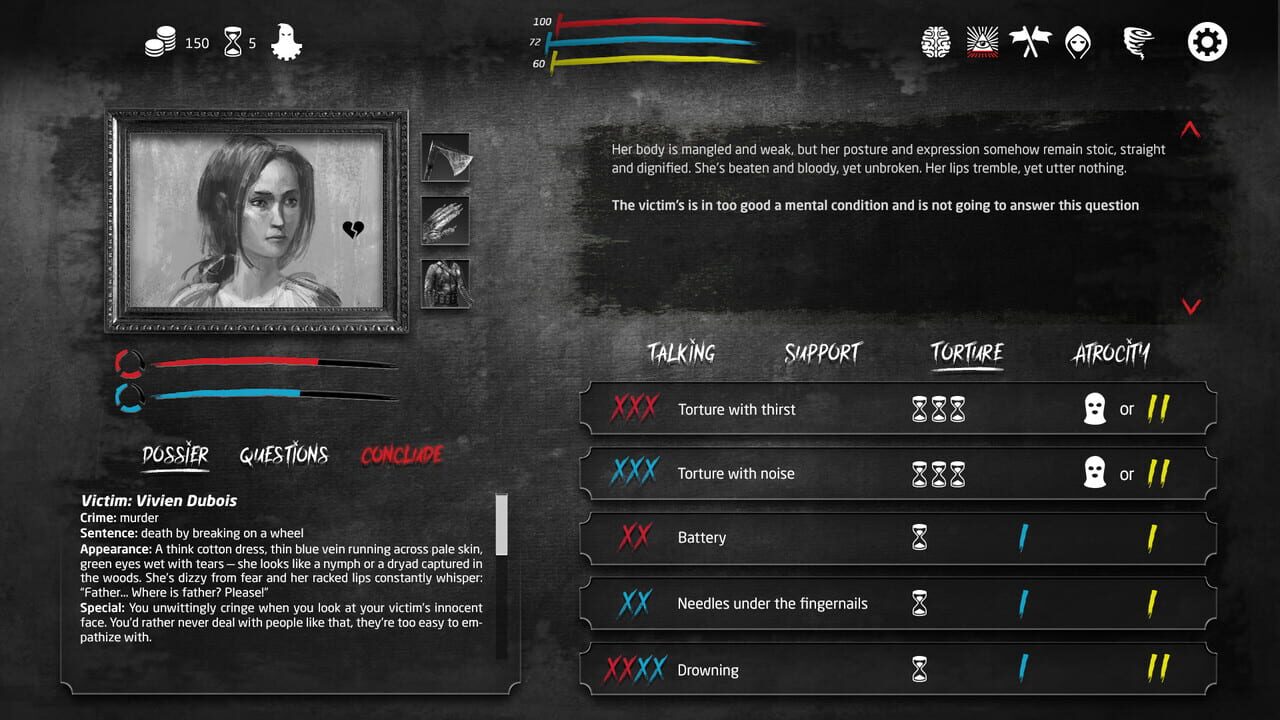
Task: Click the crossed flags icon
Action: 1032,42
